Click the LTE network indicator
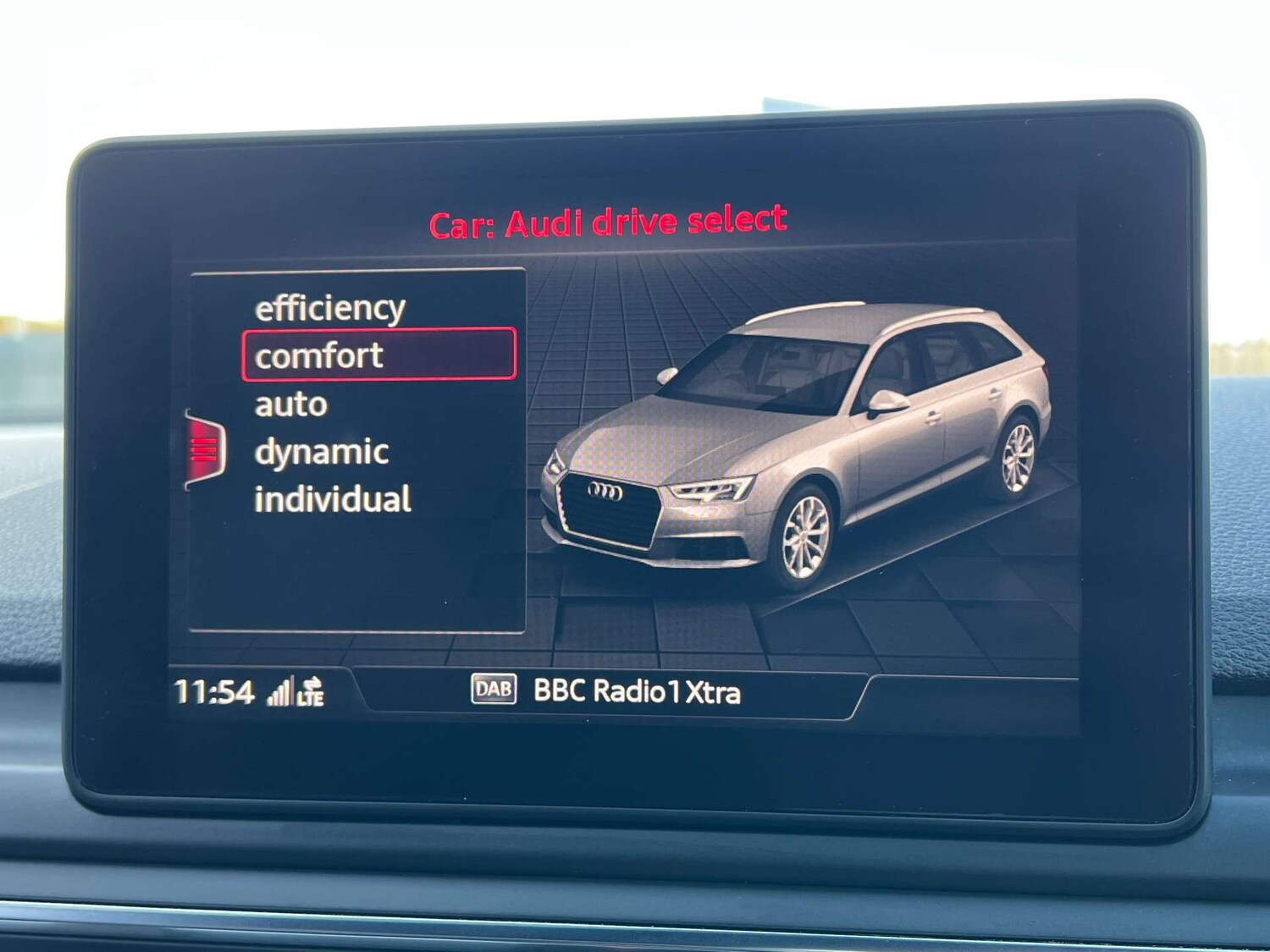The height and width of the screenshot is (952, 1270). [309, 697]
